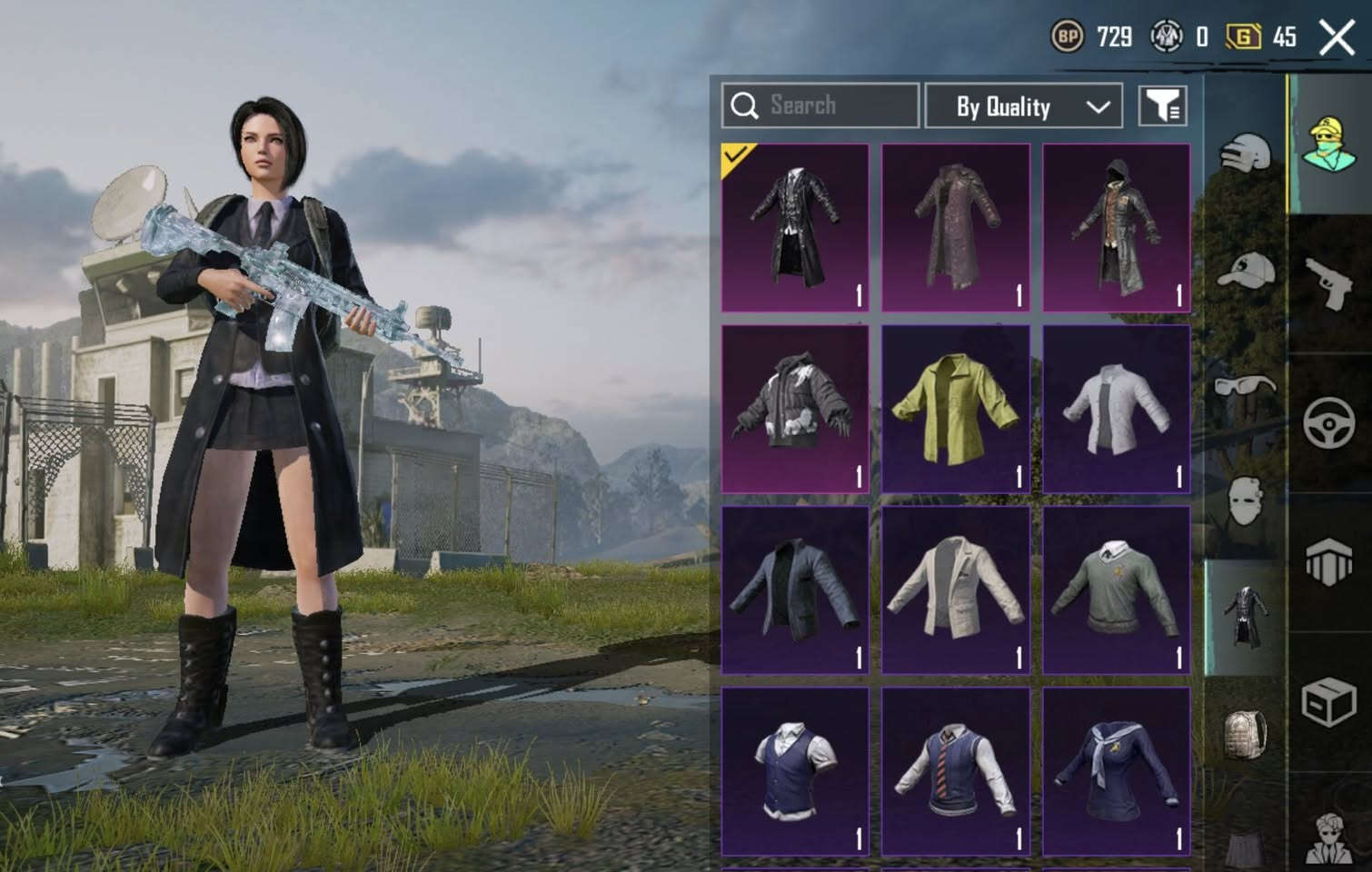This screenshot has width=1372, height=872.
Task: Open the weapon skins pistol tab
Action: (x=1328, y=282)
